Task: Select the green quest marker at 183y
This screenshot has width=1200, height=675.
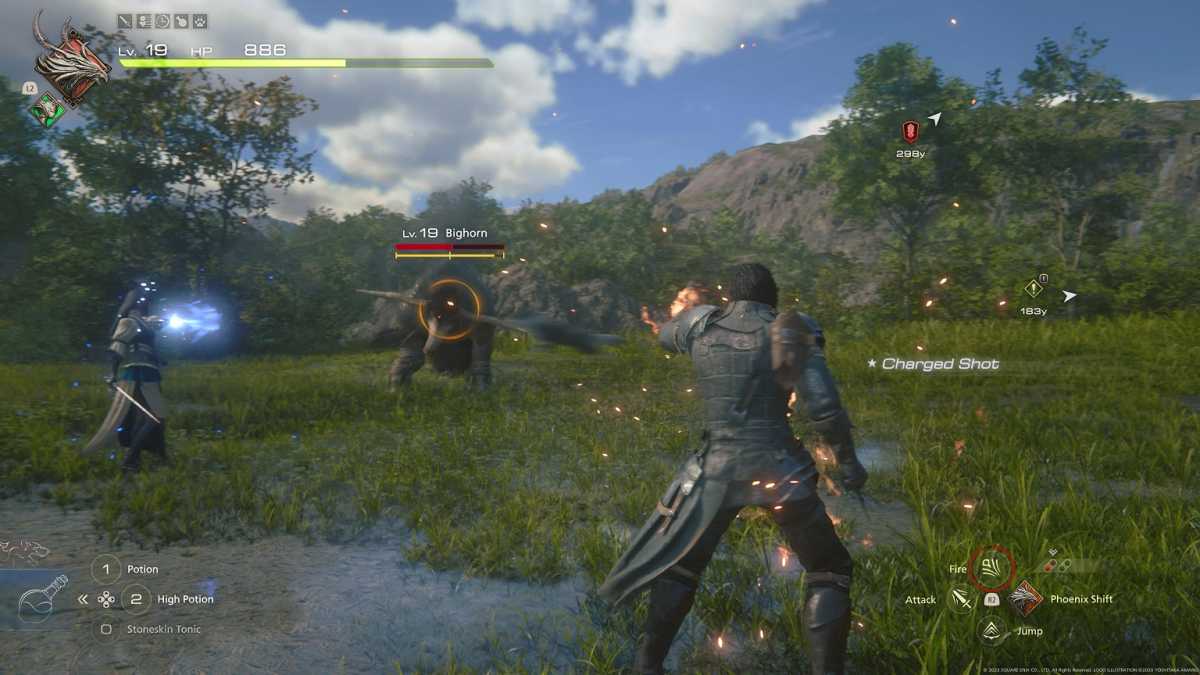Action: point(1033,289)
